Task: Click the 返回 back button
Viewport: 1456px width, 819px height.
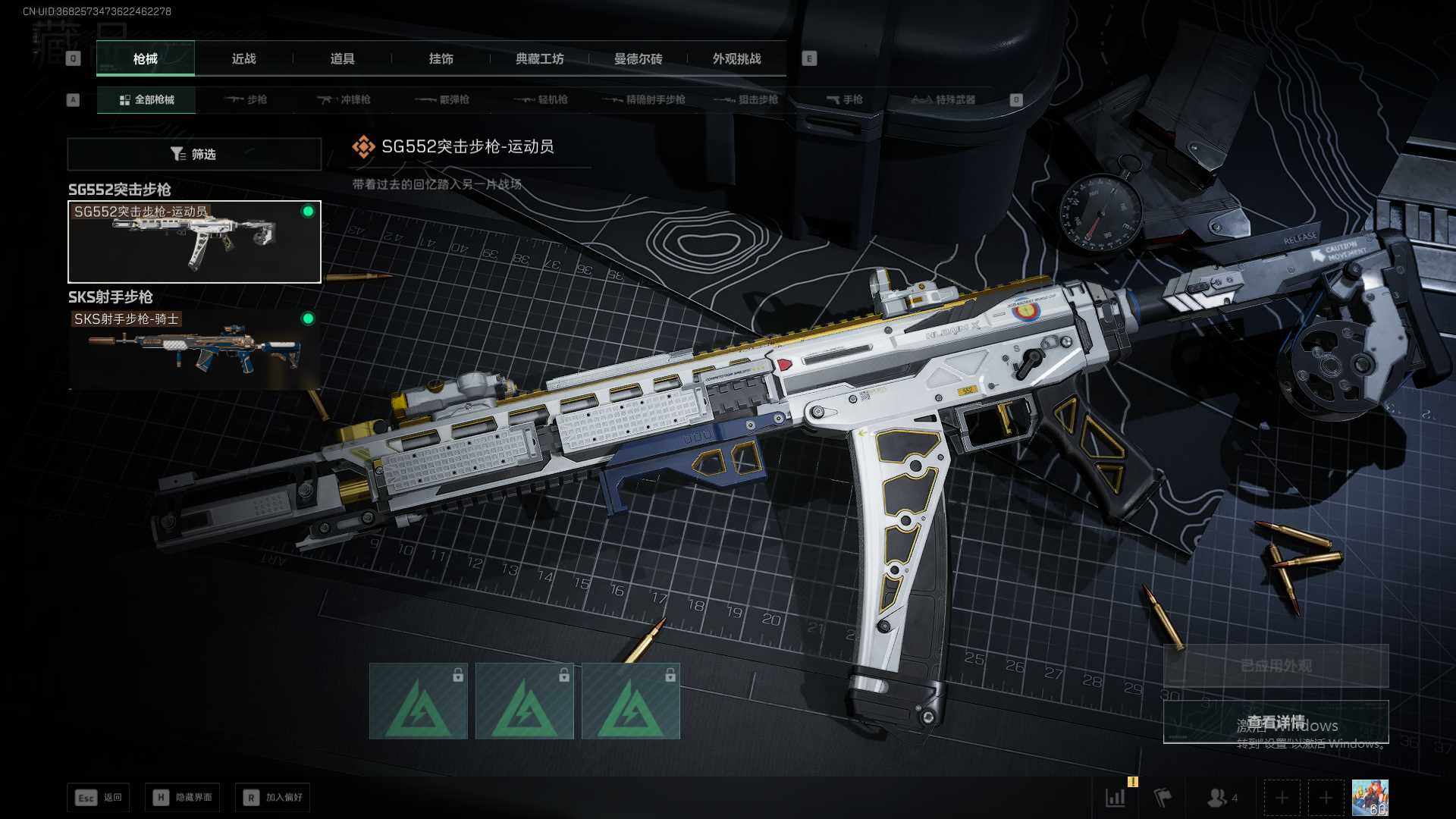Action: (99, 797)
